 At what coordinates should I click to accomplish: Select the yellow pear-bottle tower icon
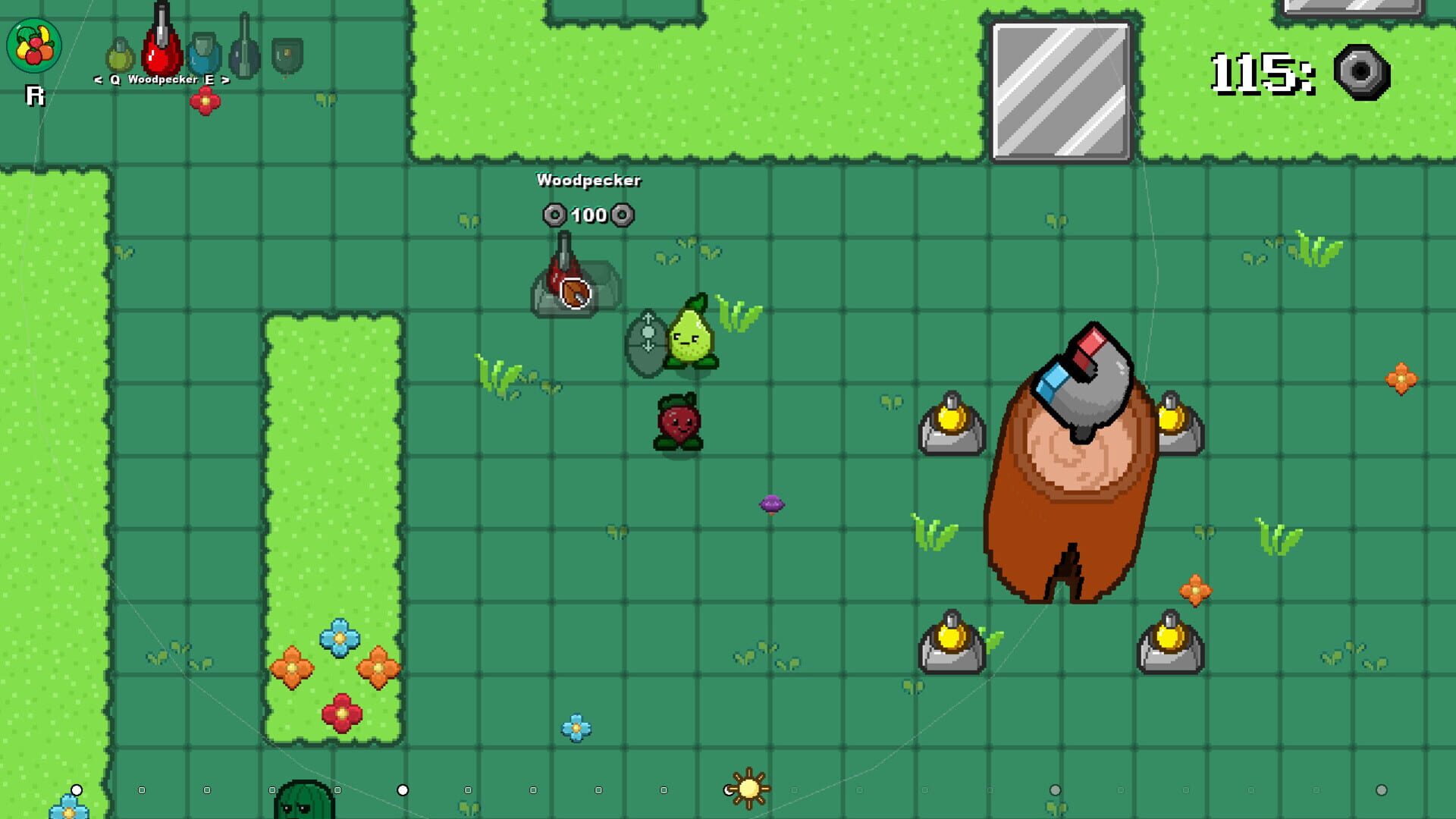click(x=121, y=55)
